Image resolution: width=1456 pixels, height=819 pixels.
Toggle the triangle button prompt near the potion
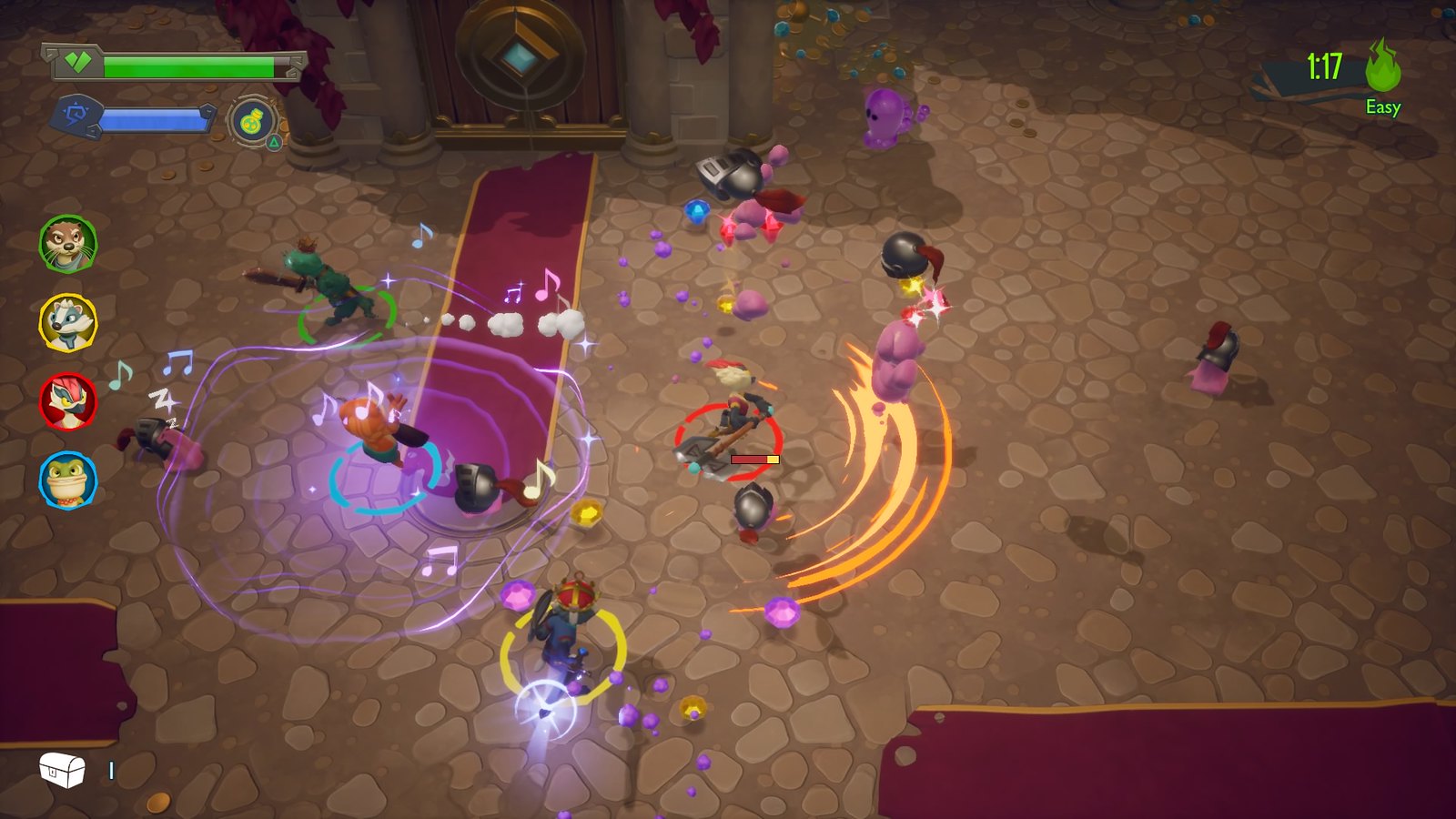pyautogui.click(x=274, y=142)
